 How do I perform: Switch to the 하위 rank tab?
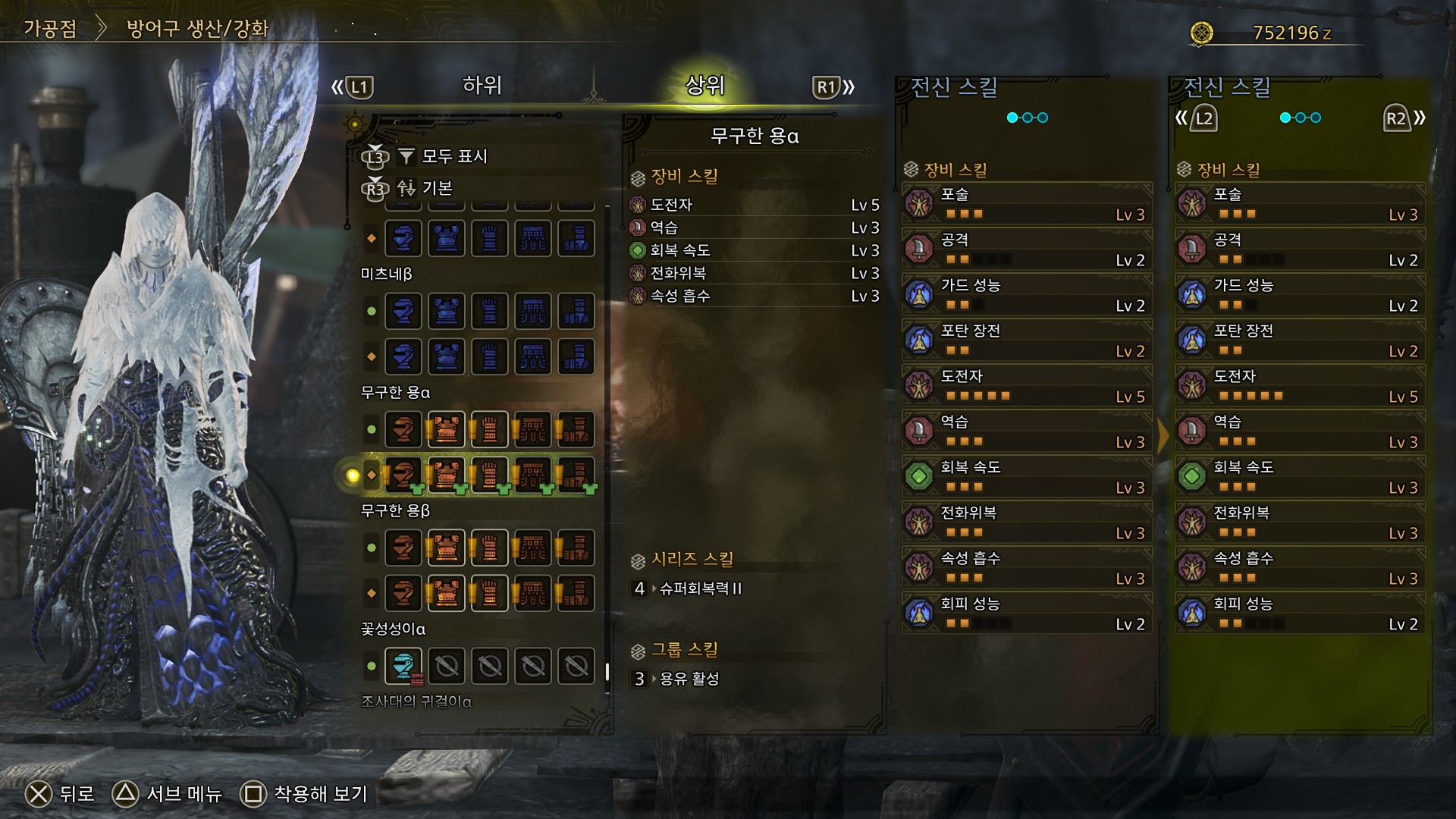pos(482,86)
